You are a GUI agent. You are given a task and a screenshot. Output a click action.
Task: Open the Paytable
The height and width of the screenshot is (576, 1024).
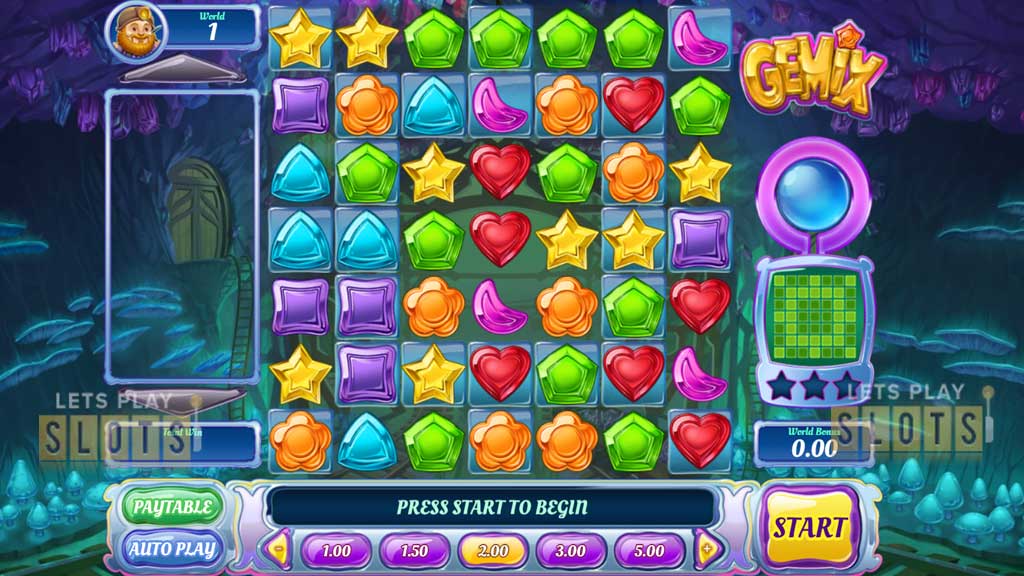[x=173, y=506]
